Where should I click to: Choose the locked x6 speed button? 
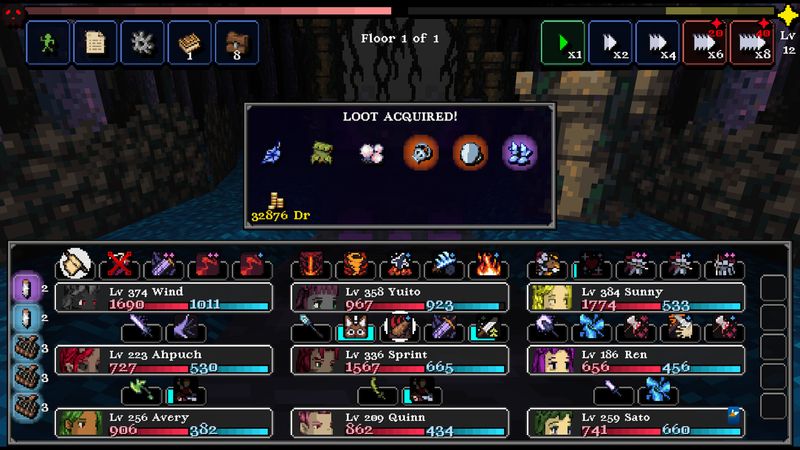(704, 43)
